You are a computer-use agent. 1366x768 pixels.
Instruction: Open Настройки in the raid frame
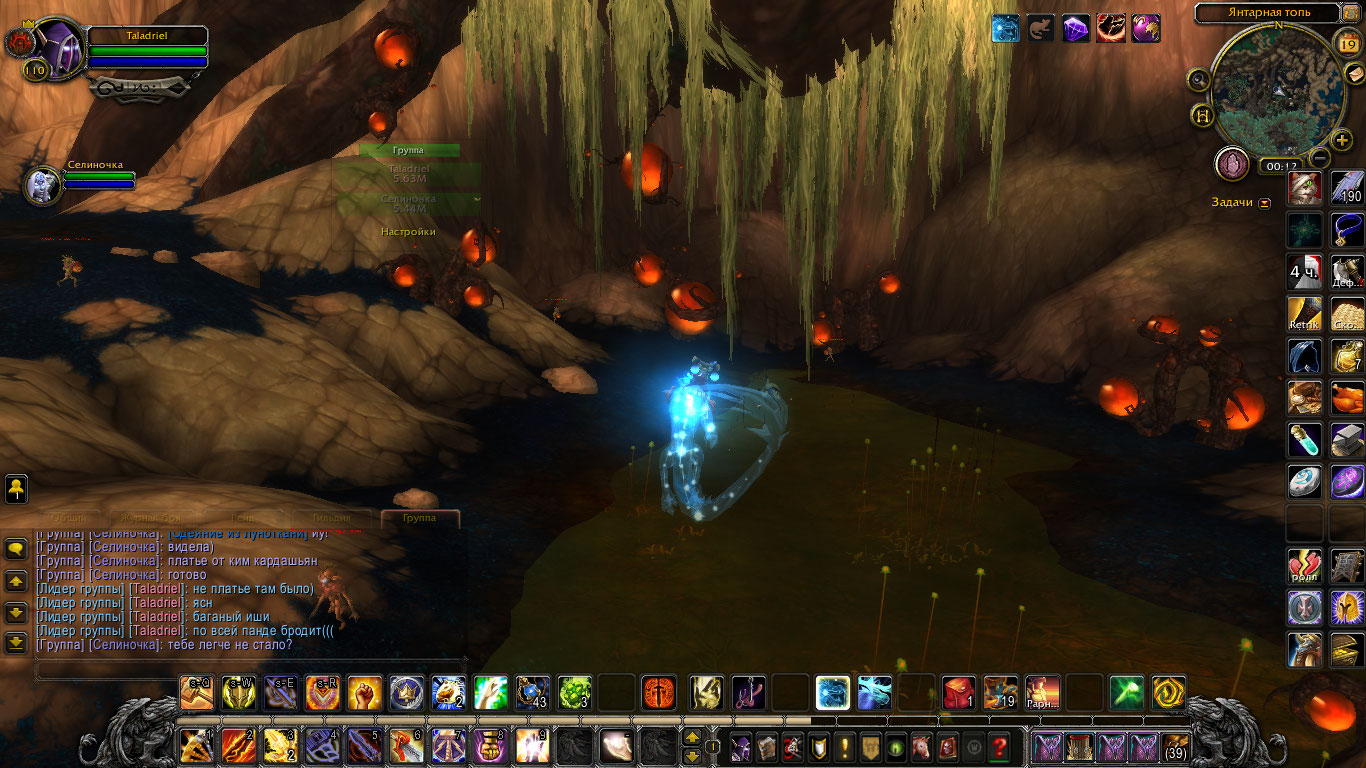(x=408, y=232)
